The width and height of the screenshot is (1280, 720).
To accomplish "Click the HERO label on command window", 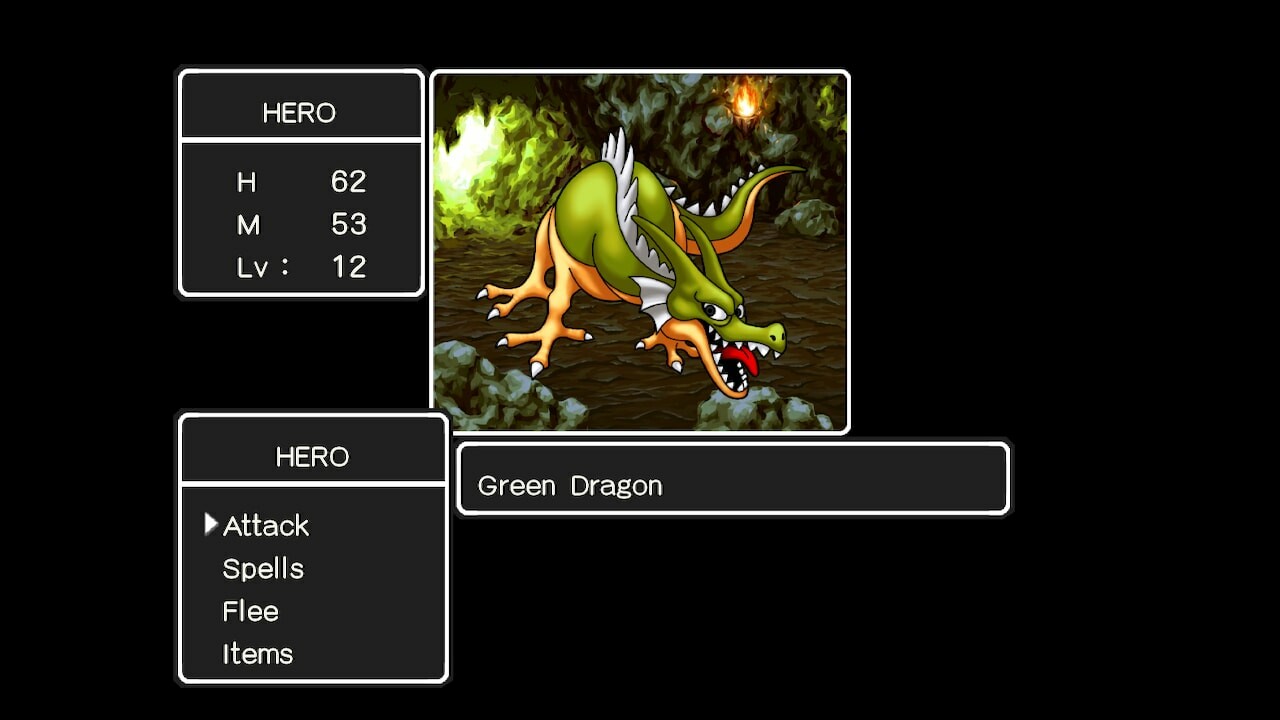I will click(312, 456).
